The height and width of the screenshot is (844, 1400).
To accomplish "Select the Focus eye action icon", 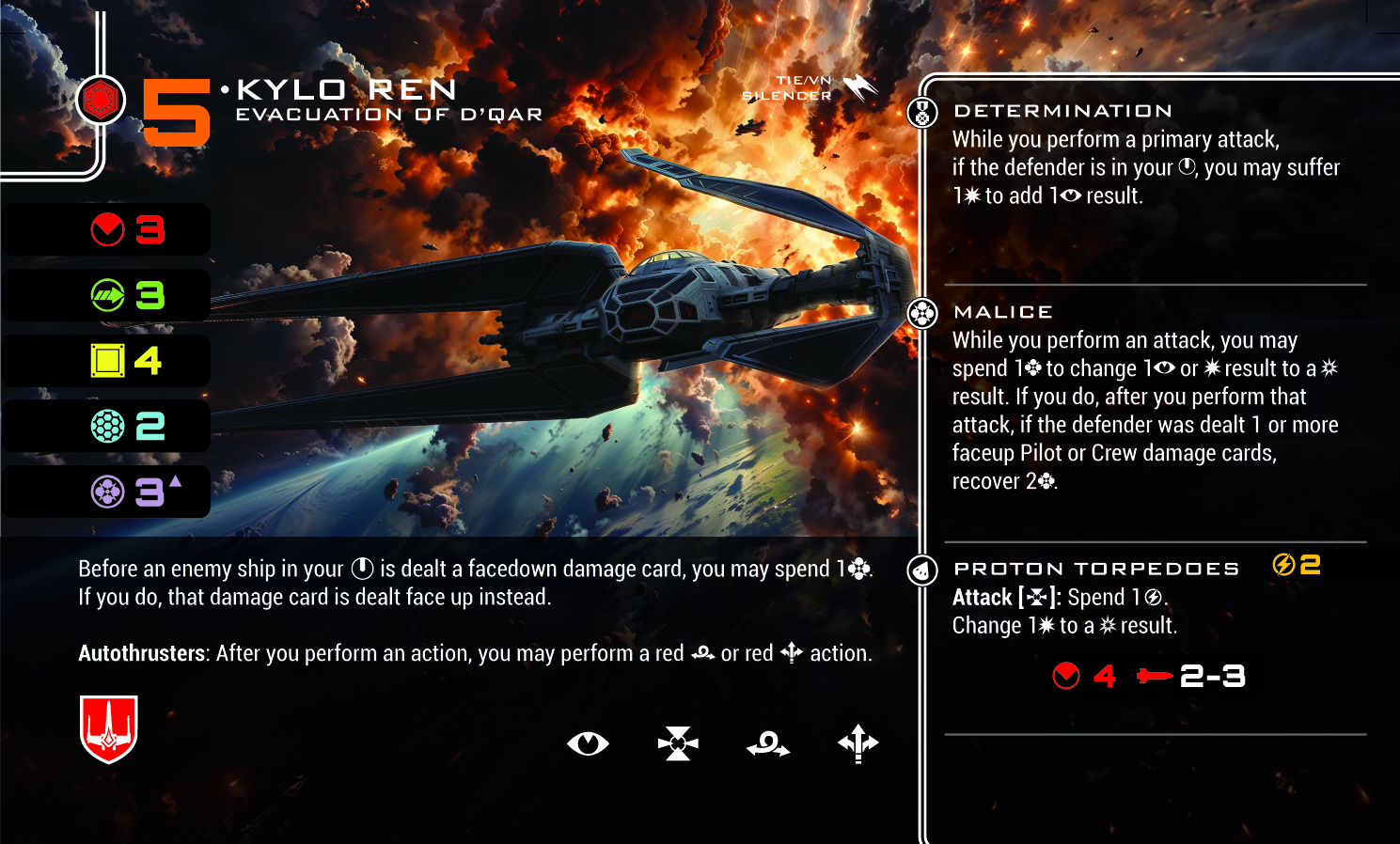I will pos(588,743).
